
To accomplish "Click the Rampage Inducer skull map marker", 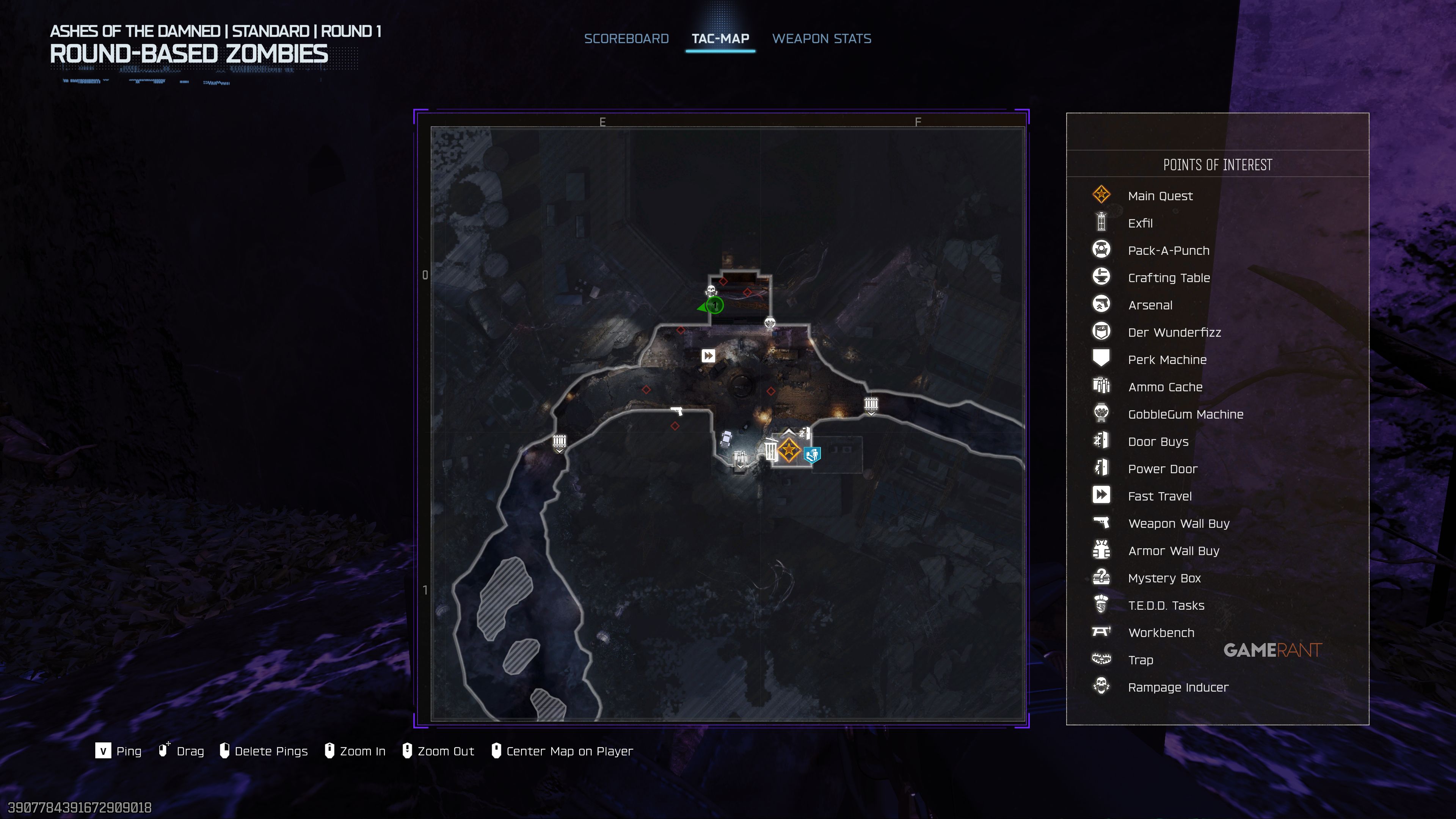I will [x=711, y=290].
